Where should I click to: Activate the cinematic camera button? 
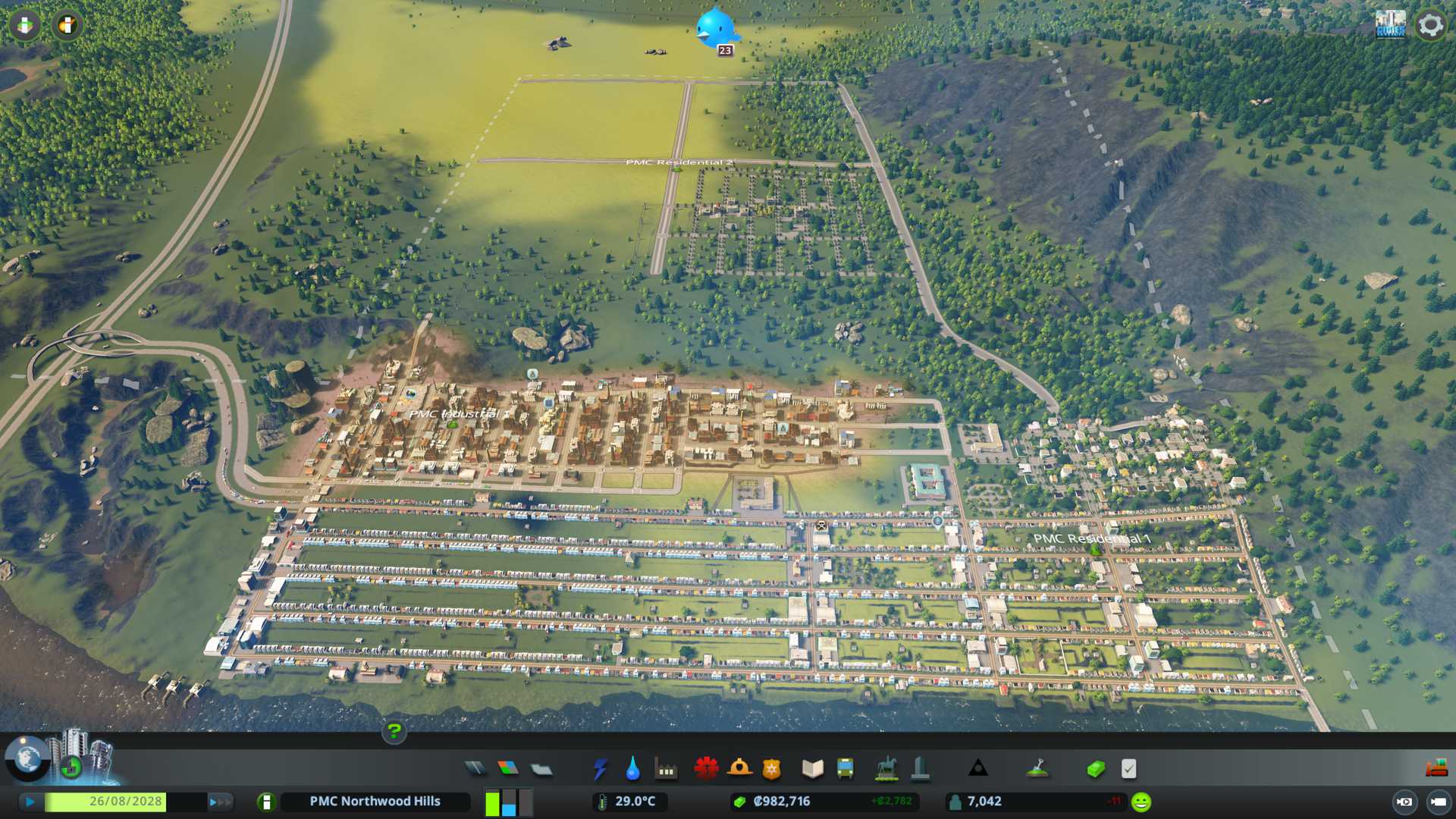pos(1404,802)
